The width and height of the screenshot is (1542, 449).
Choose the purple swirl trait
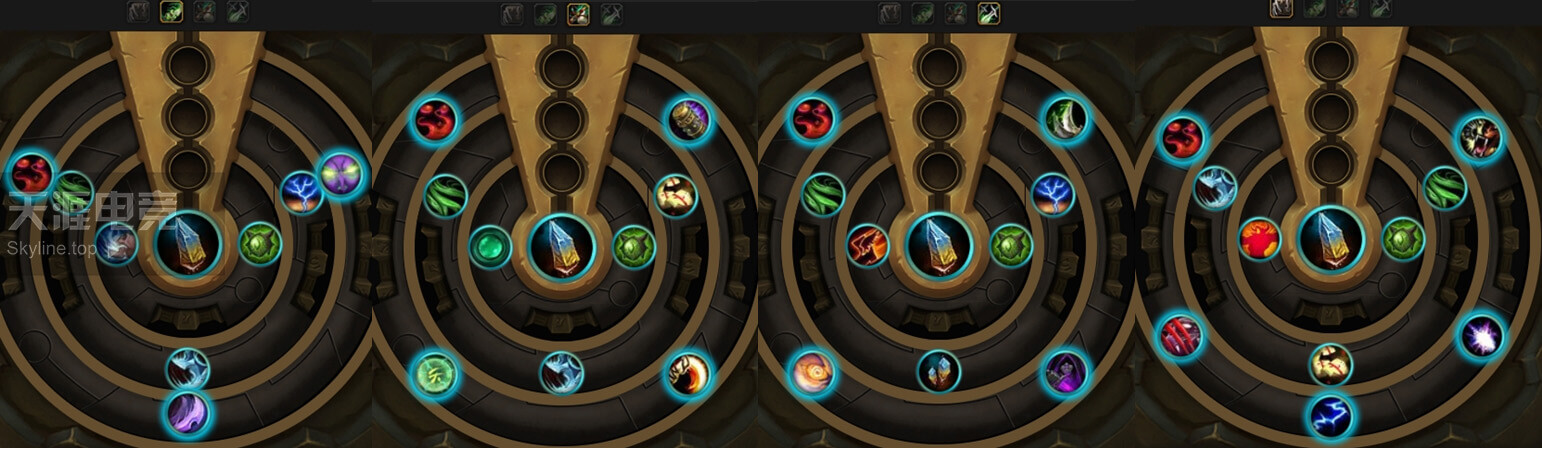(188, 414)
